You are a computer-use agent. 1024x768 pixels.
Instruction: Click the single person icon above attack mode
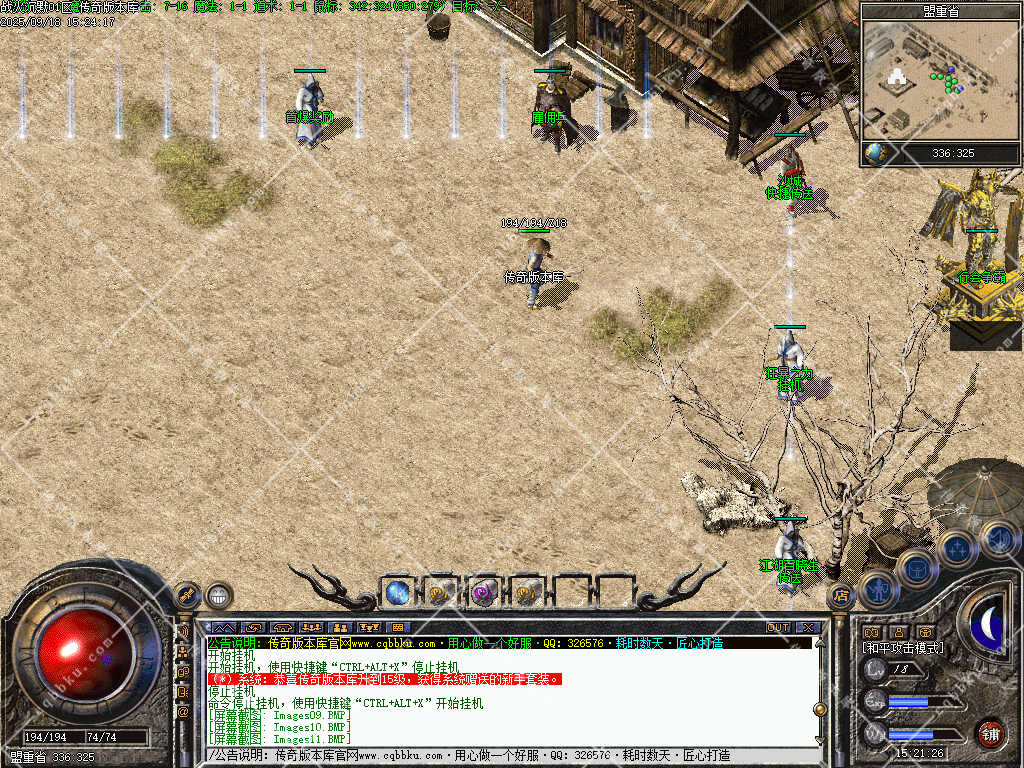pos(898,632)
